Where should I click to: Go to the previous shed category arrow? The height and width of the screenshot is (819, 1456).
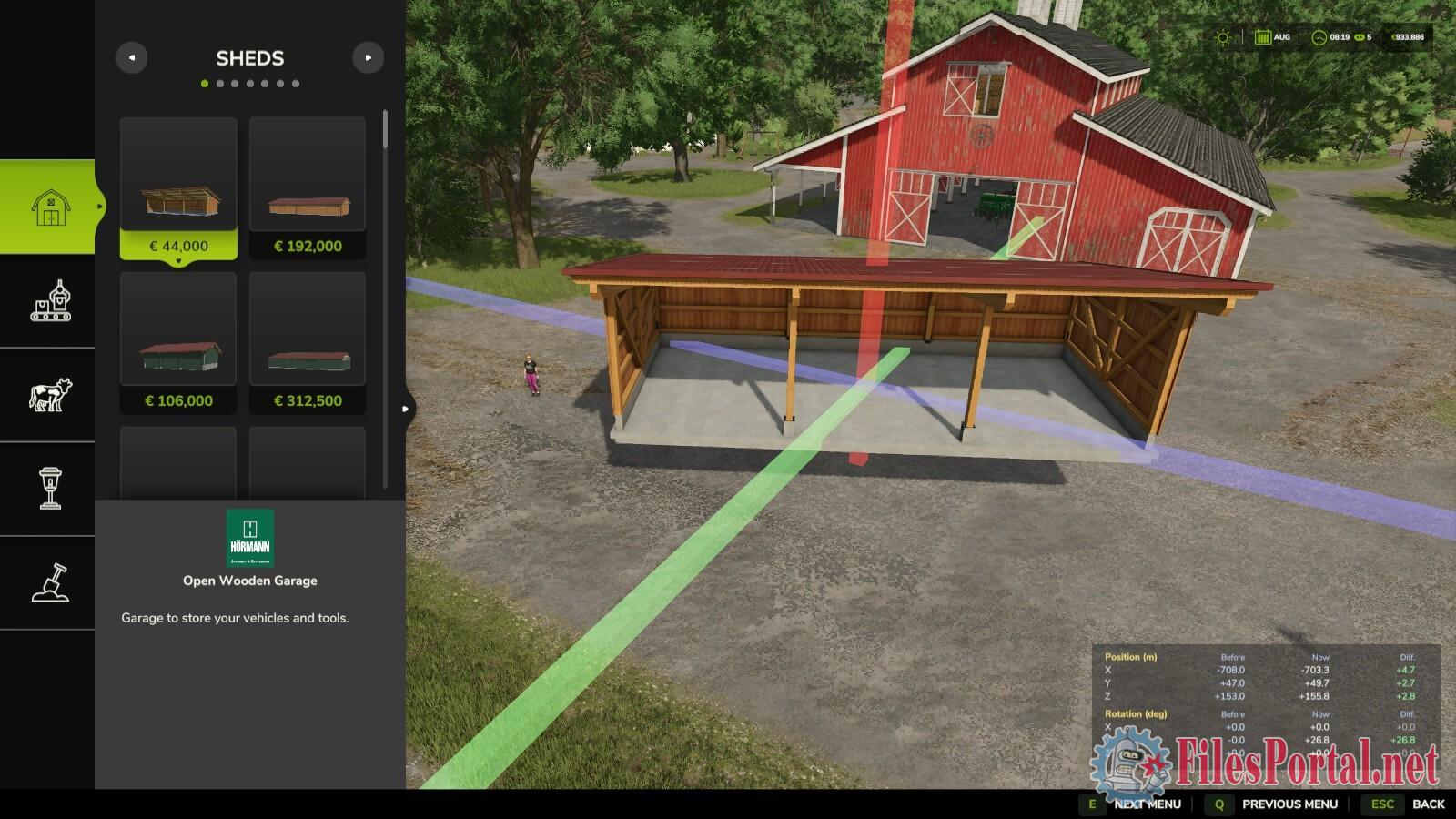point(132,57)
